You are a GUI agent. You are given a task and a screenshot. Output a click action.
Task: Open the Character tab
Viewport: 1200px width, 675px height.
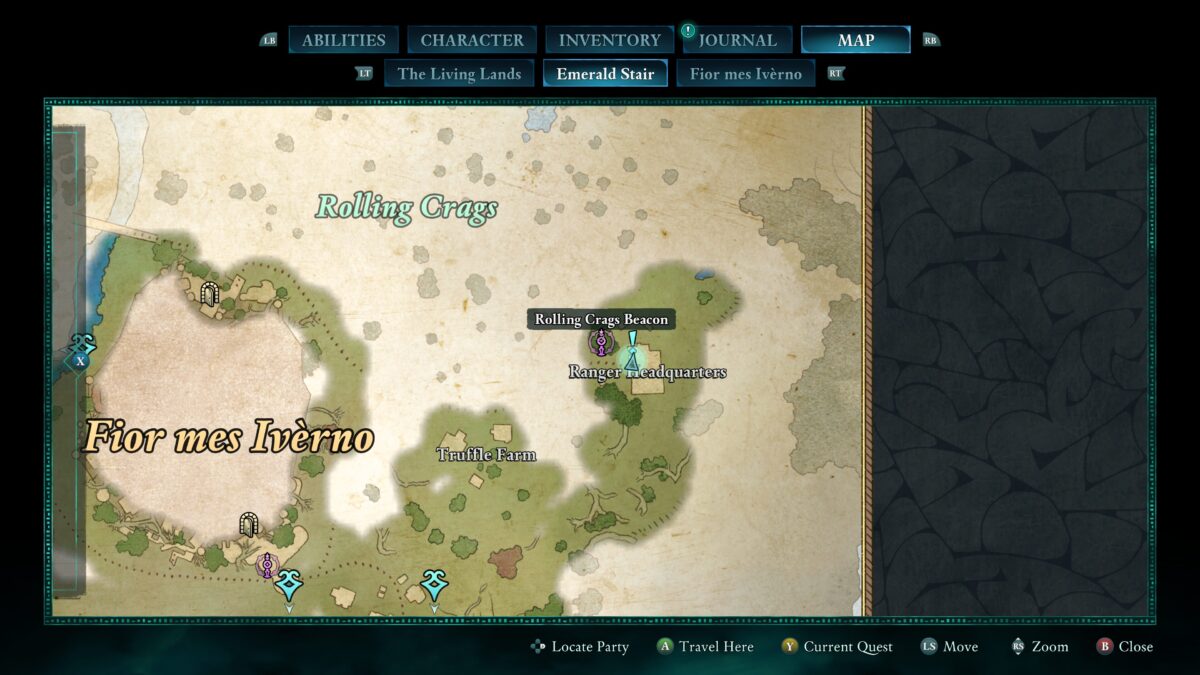[472, 40]
